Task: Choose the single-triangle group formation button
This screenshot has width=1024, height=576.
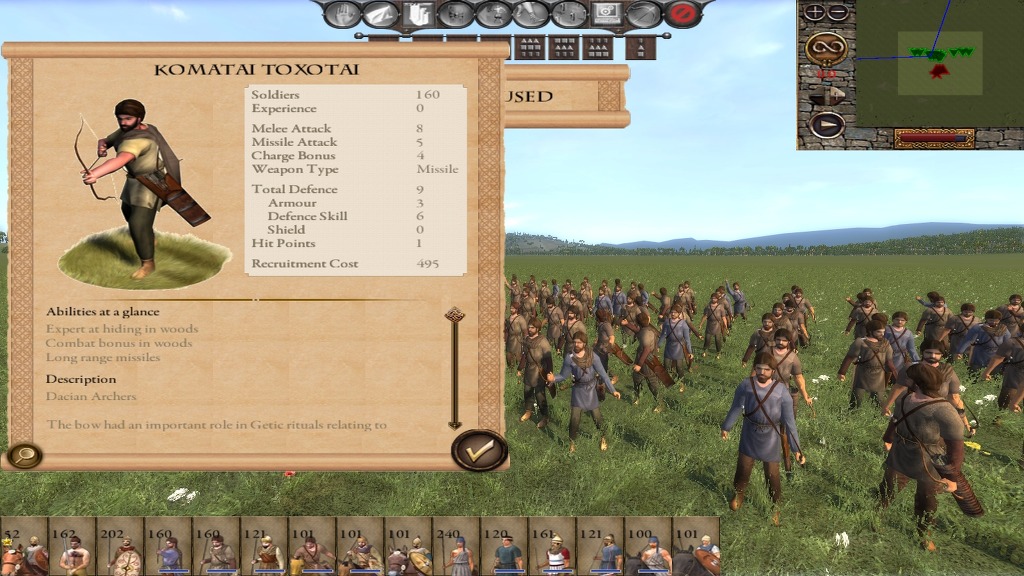Action: 640,47
